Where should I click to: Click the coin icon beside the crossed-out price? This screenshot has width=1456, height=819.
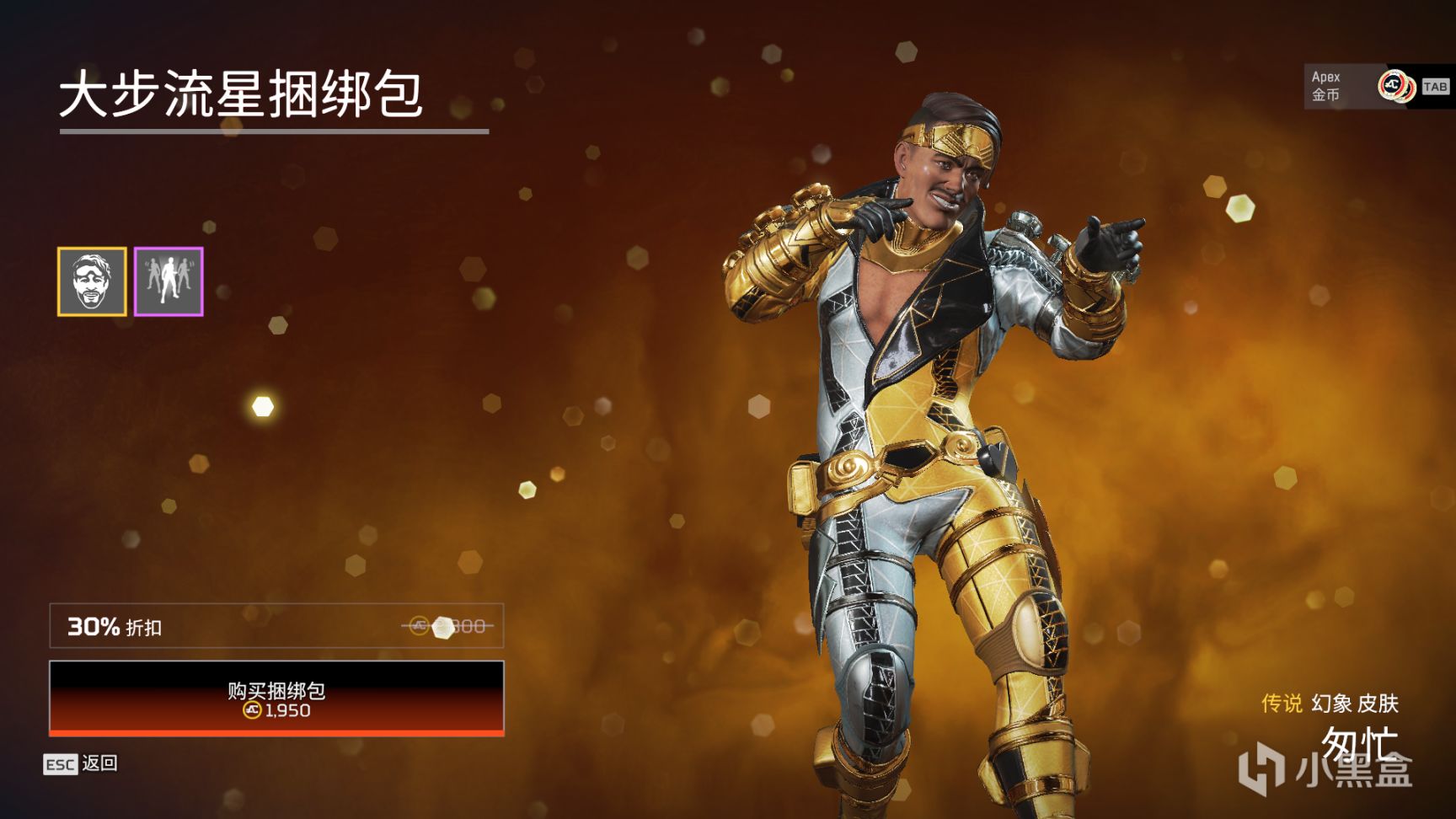click(x=416, y=626)
